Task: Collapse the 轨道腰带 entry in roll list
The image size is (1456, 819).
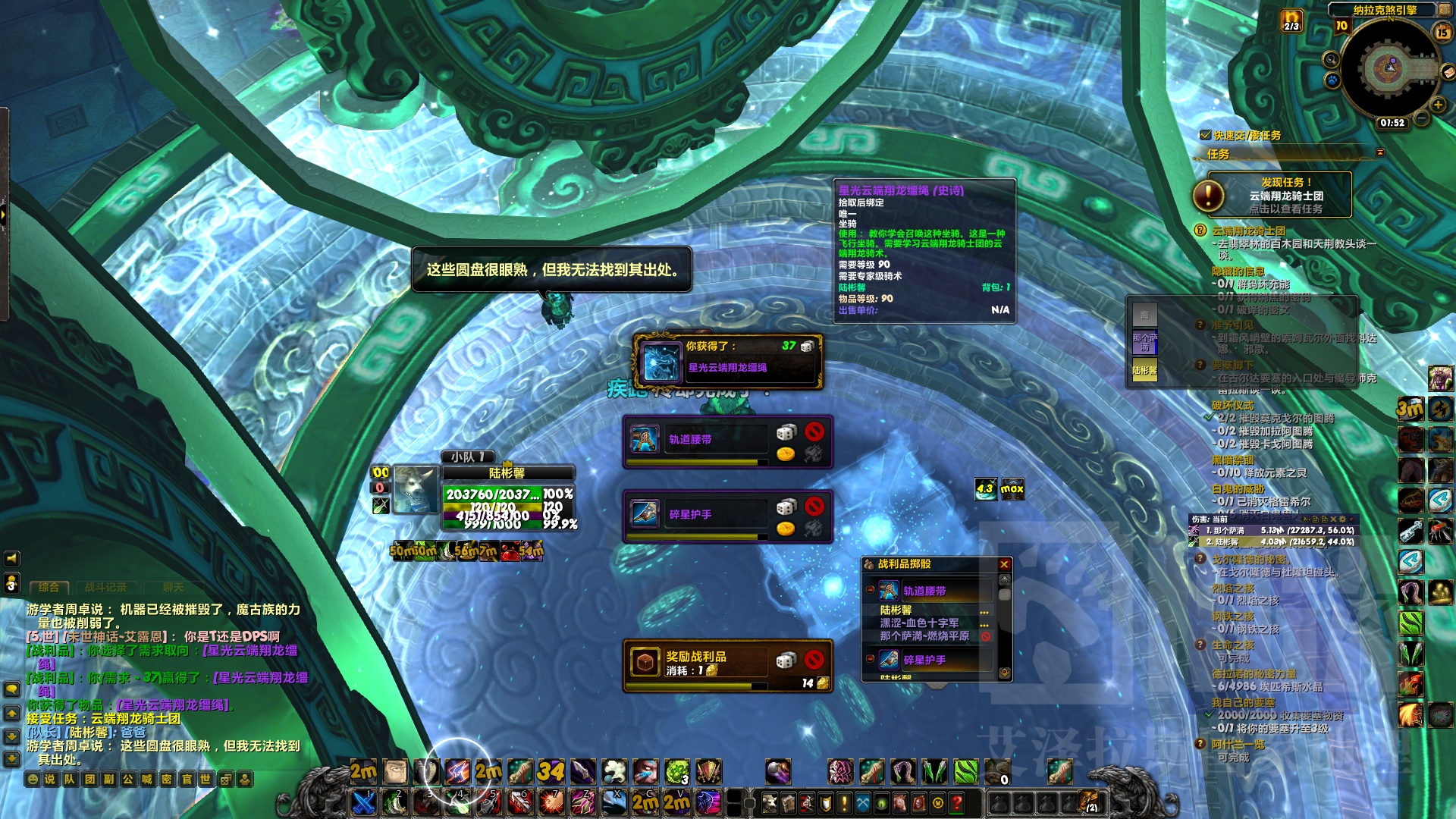Action: pos(871,590)
